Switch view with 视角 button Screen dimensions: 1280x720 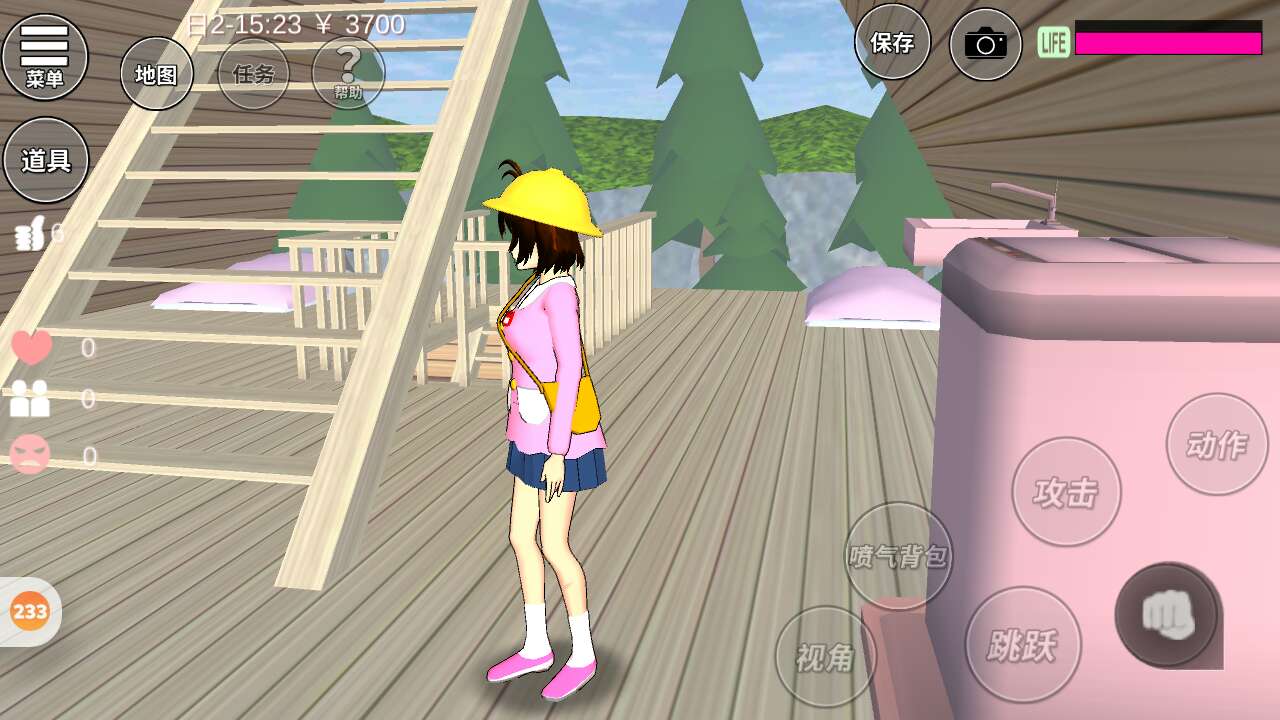pyautogui.click(x=826, y=656)
